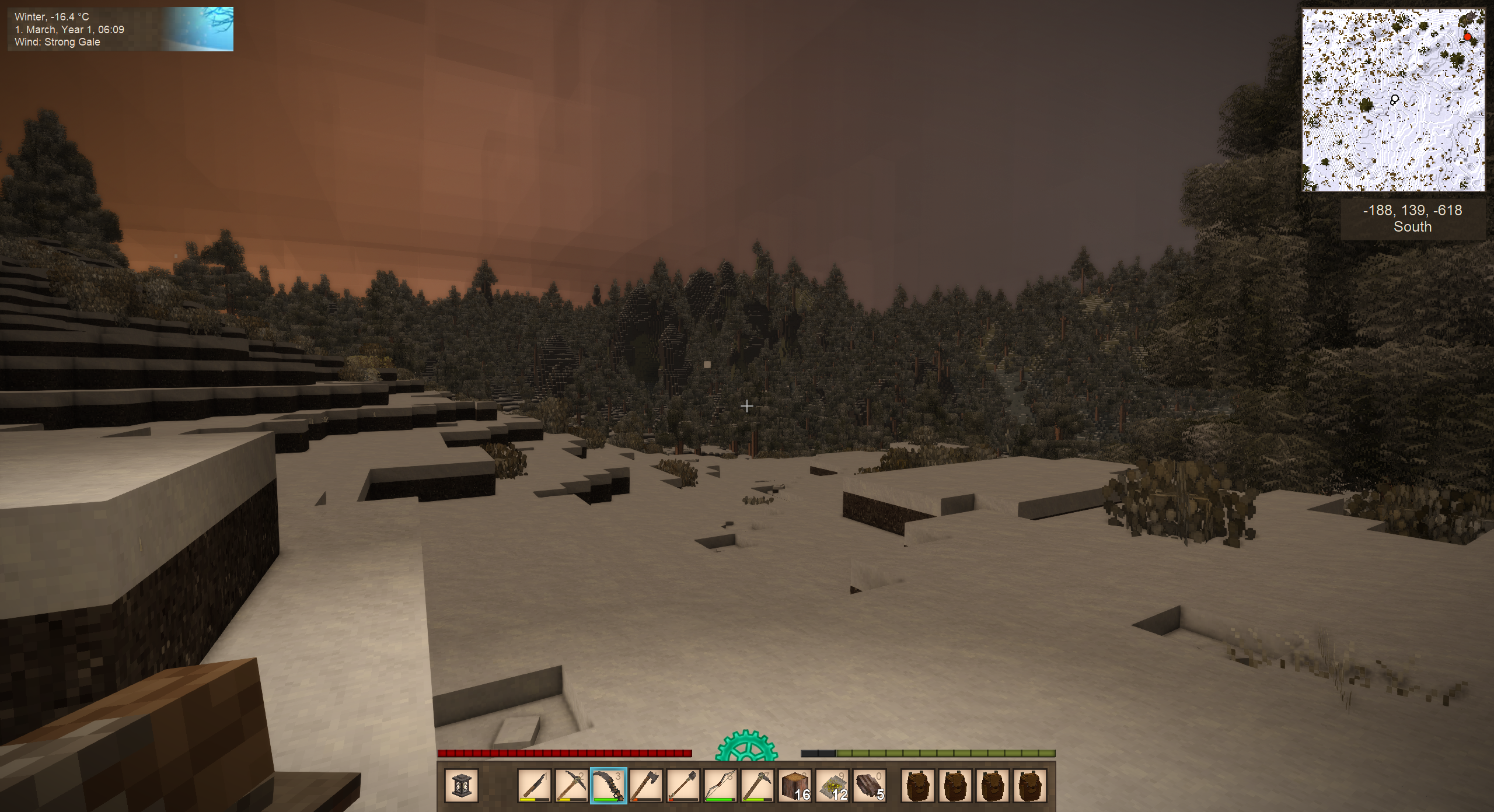
Task: Select the stack of 16 logs
Action: (795, 785)
